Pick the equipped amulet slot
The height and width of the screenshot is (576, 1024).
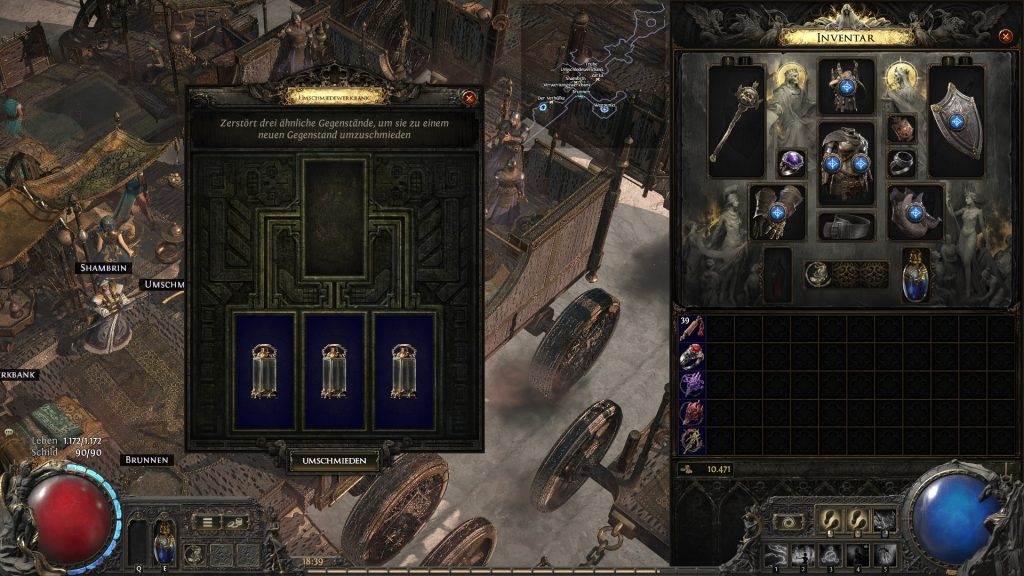click(901, 128)
